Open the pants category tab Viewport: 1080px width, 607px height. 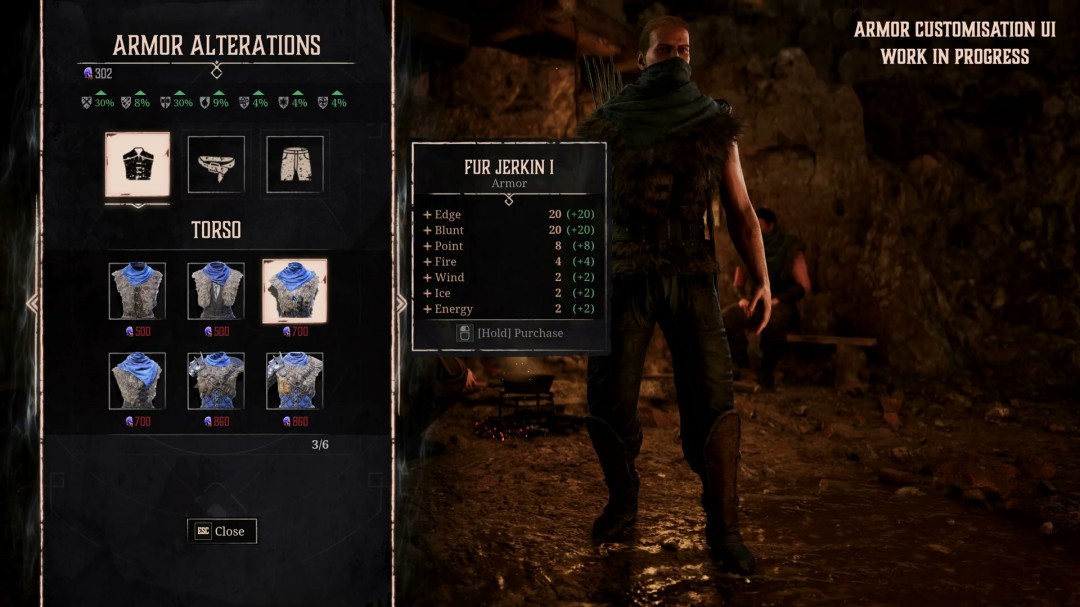294,165
